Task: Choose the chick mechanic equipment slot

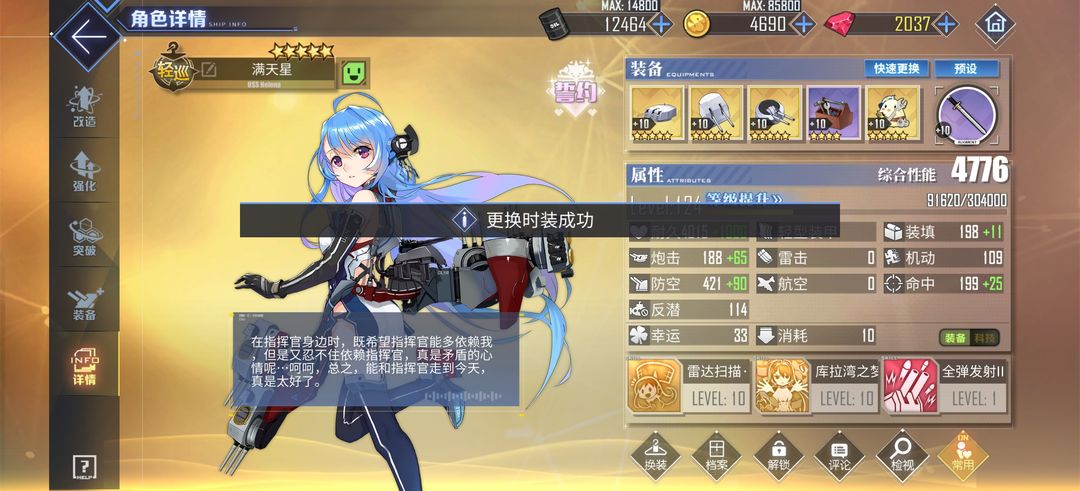Action: pos(893,113)
